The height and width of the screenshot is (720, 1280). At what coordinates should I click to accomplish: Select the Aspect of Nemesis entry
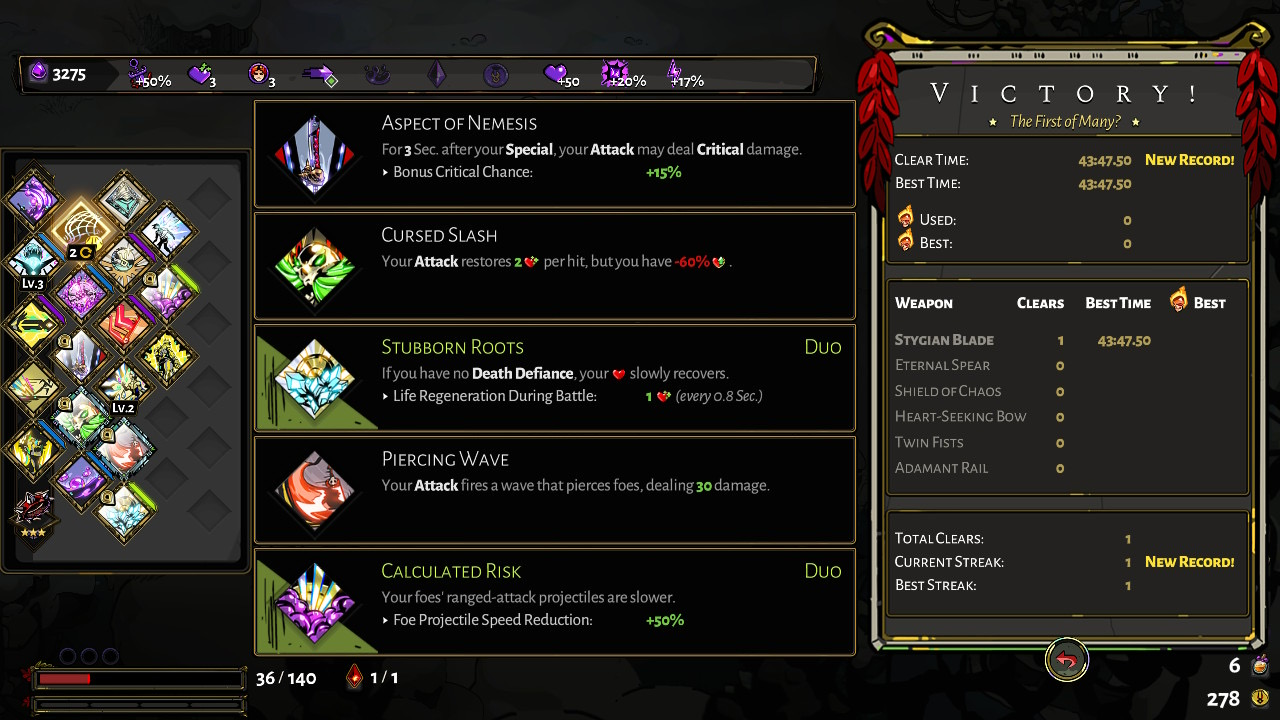coord(554,153)
